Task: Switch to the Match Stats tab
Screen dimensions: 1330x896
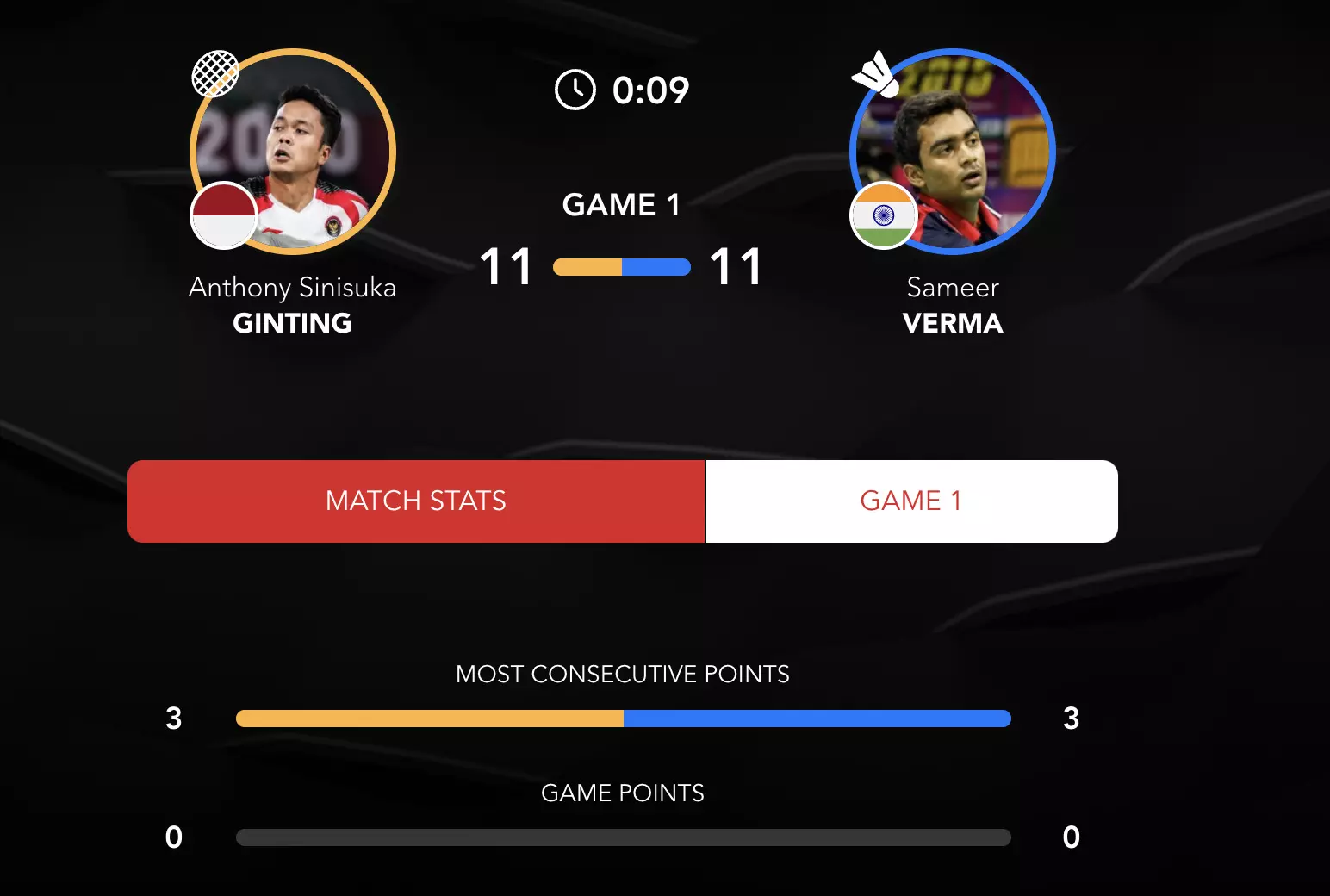Action: 416,501
